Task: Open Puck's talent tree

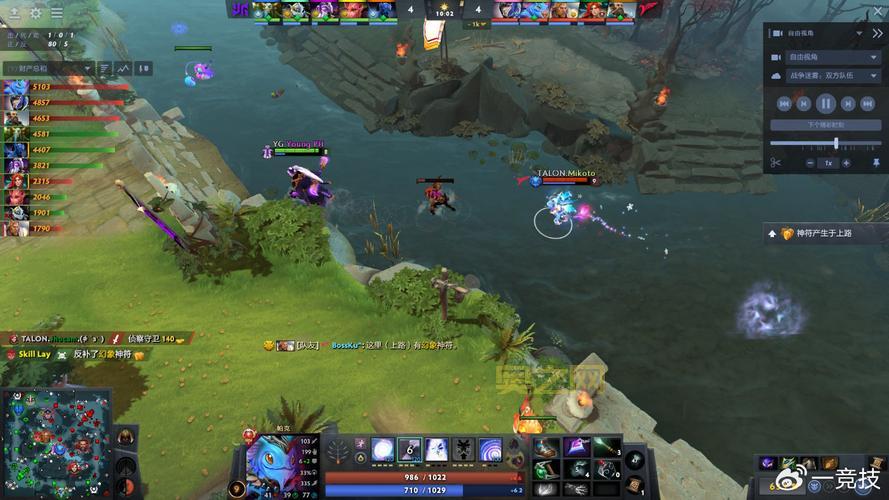Action: (x=337, y=450)
